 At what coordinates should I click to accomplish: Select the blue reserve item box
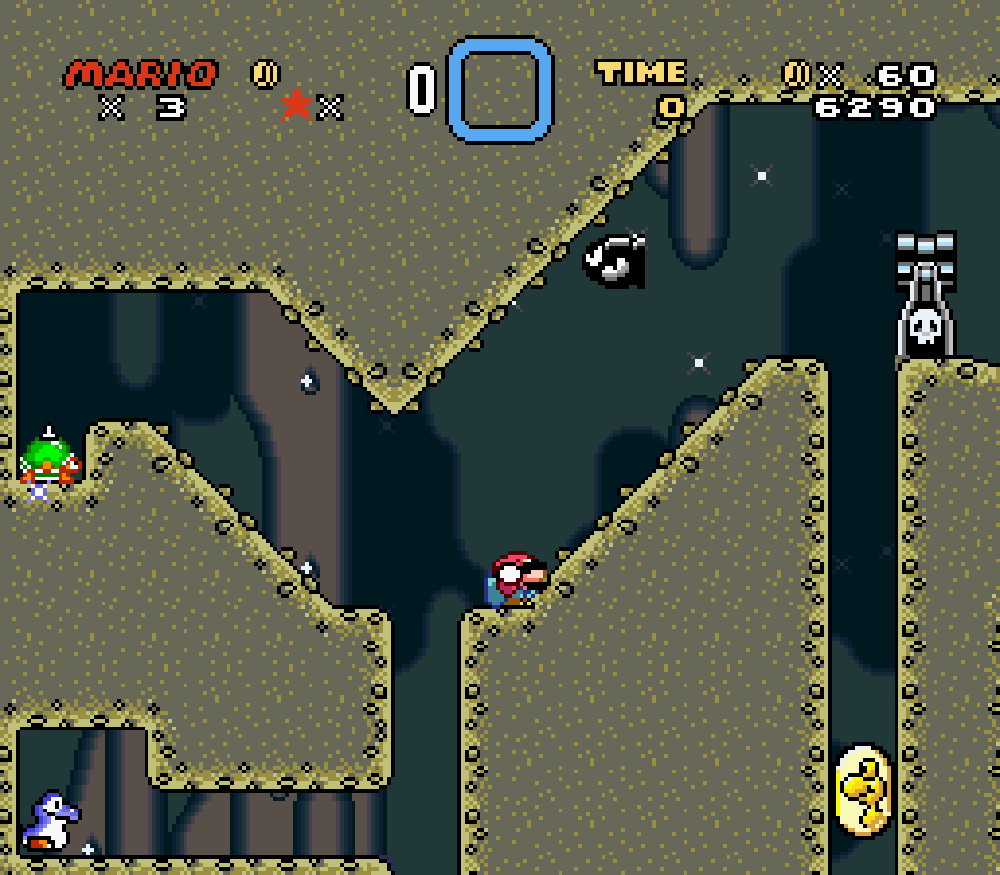[x=500, y=89]
